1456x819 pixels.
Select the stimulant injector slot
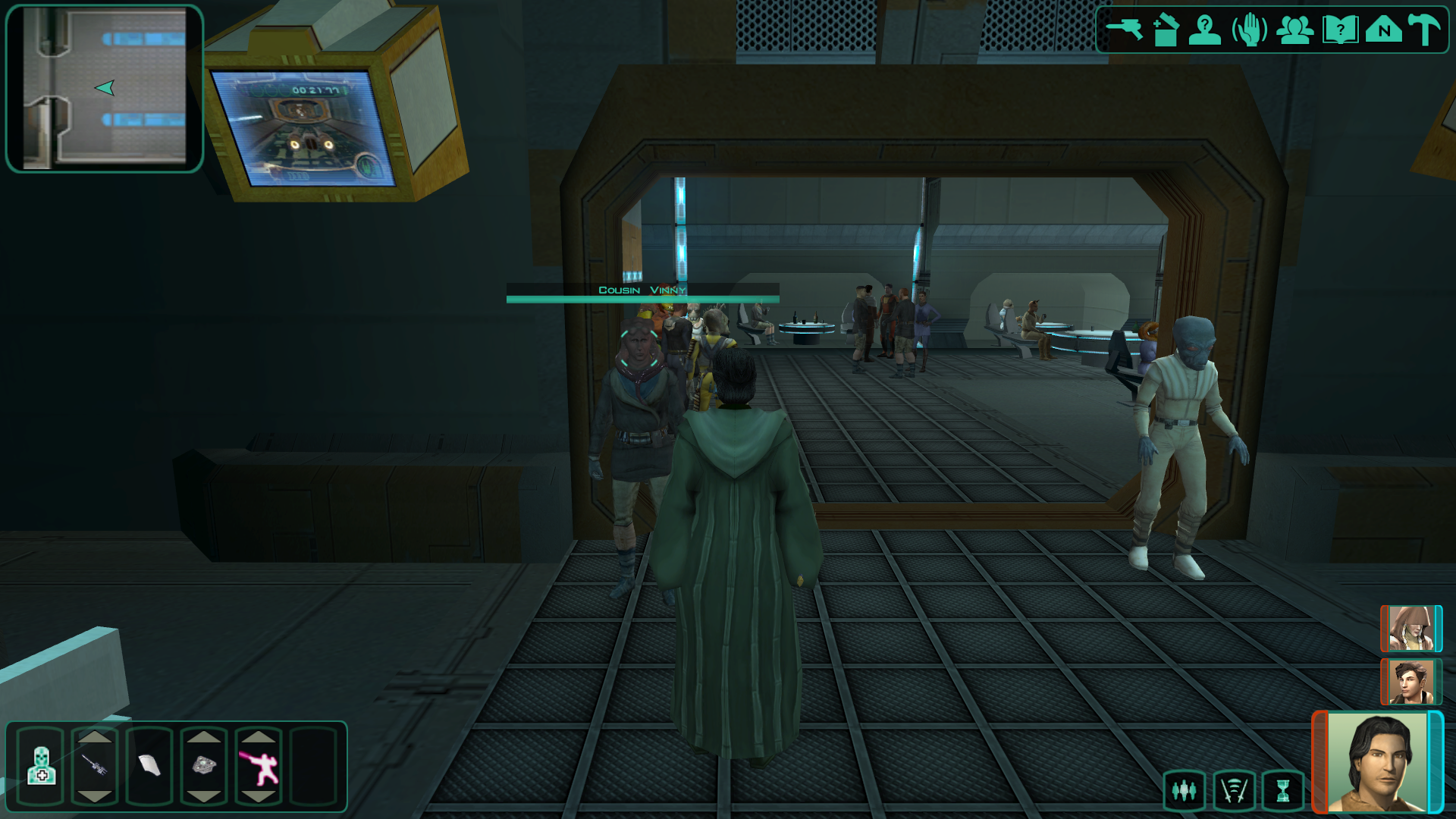click(x=95, y=766)
